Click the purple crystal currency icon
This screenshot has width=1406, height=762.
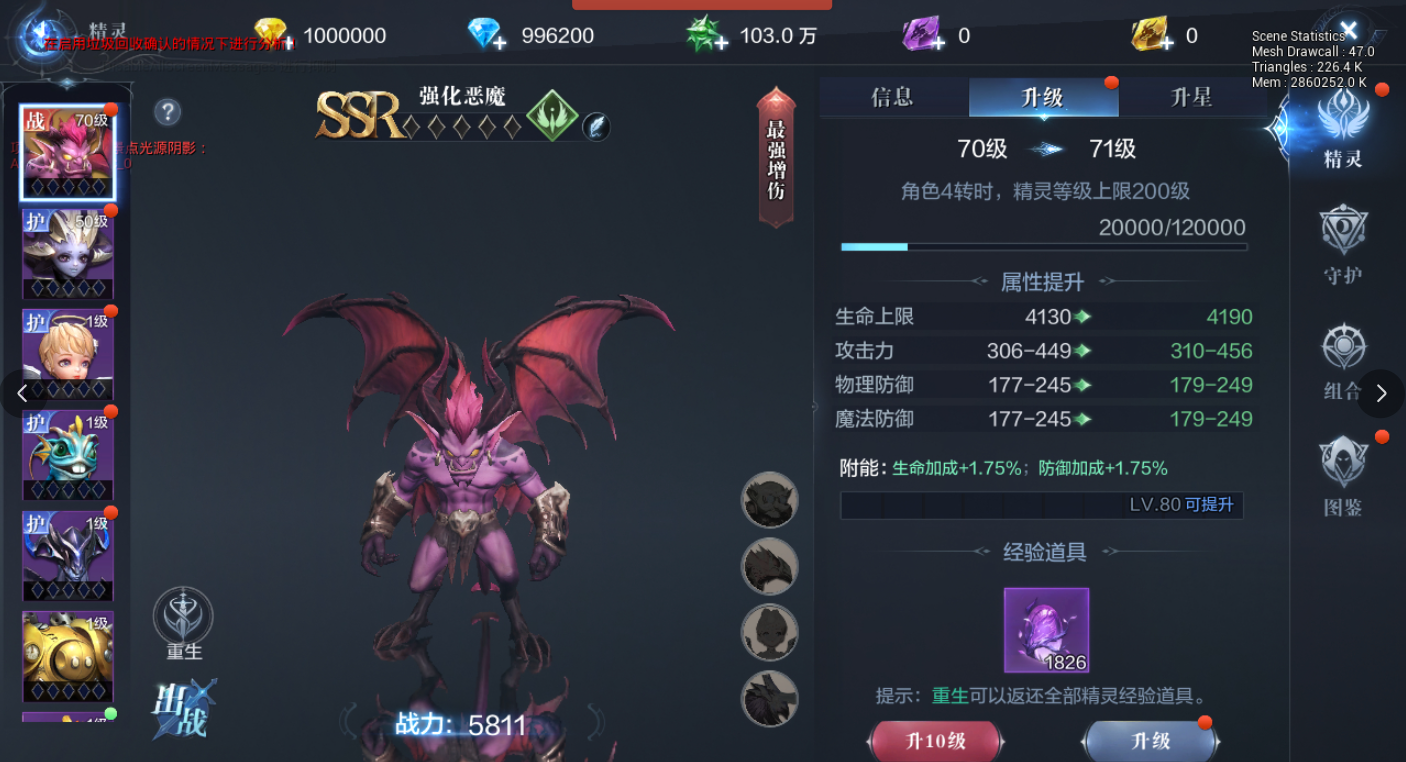pos(919,35)
